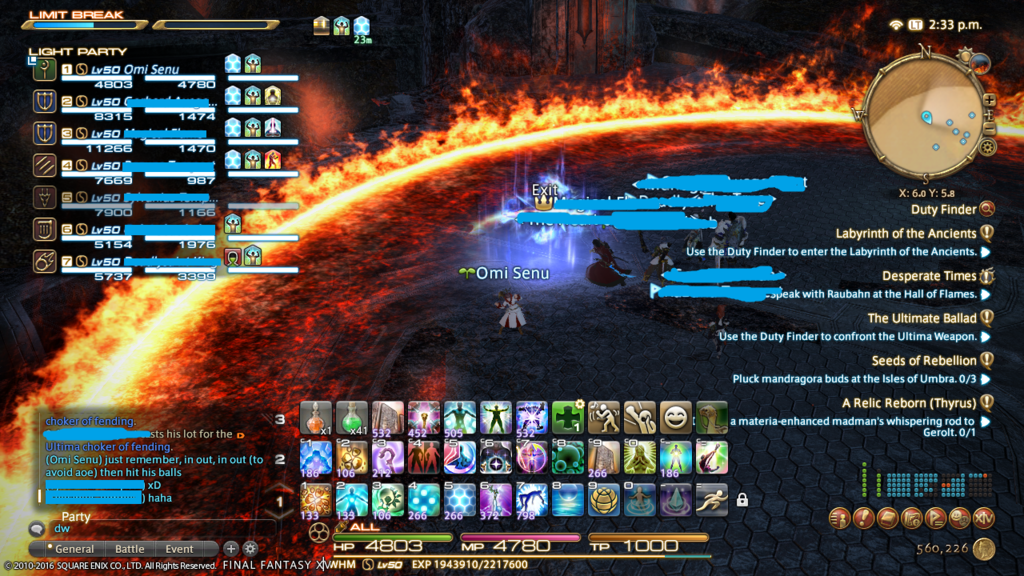
Task: Toggle the hotbar padlock icon
Action: (742, 499)
